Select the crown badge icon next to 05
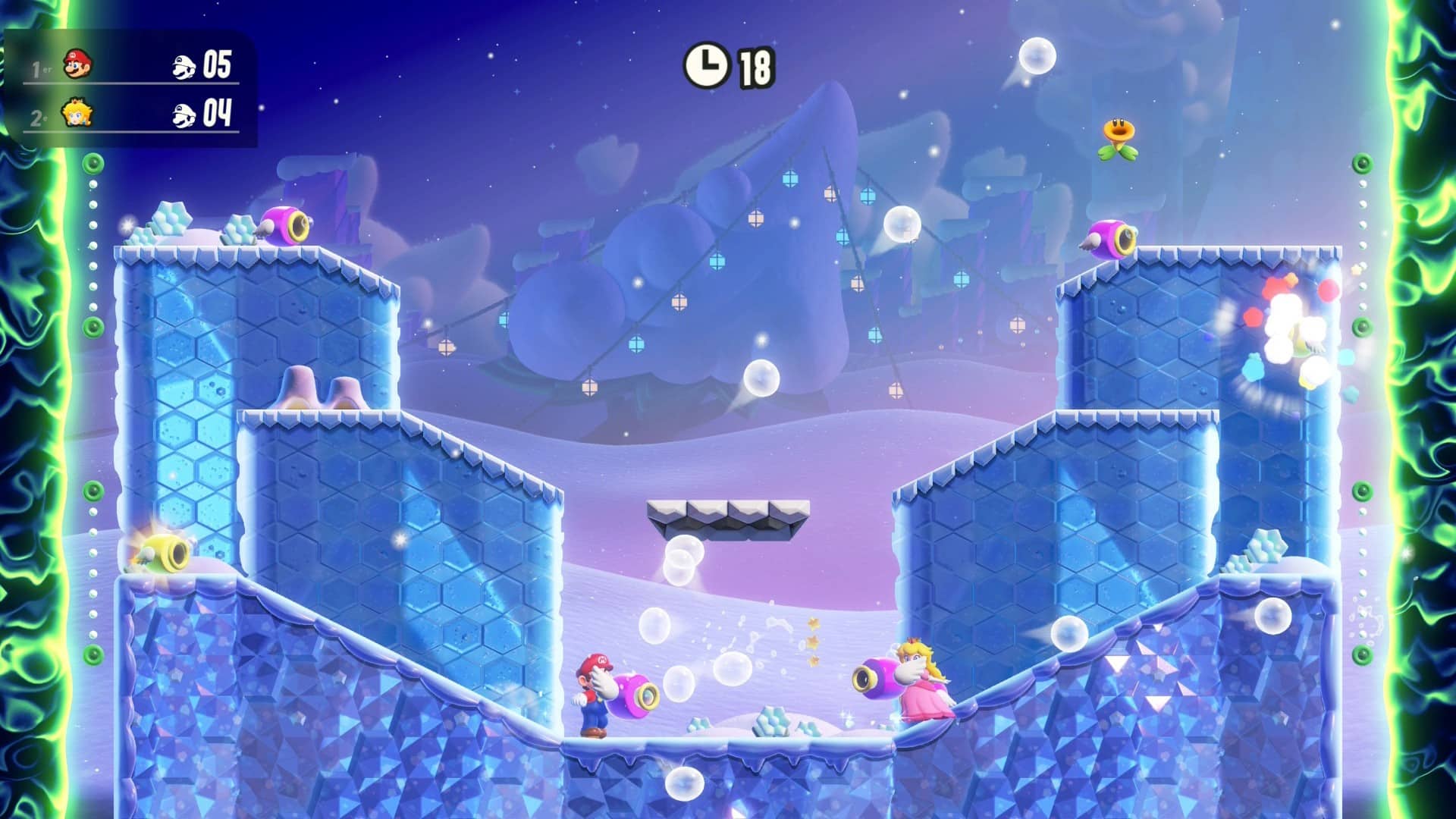Screen dimensions: 1456x819 coord(182,67)
